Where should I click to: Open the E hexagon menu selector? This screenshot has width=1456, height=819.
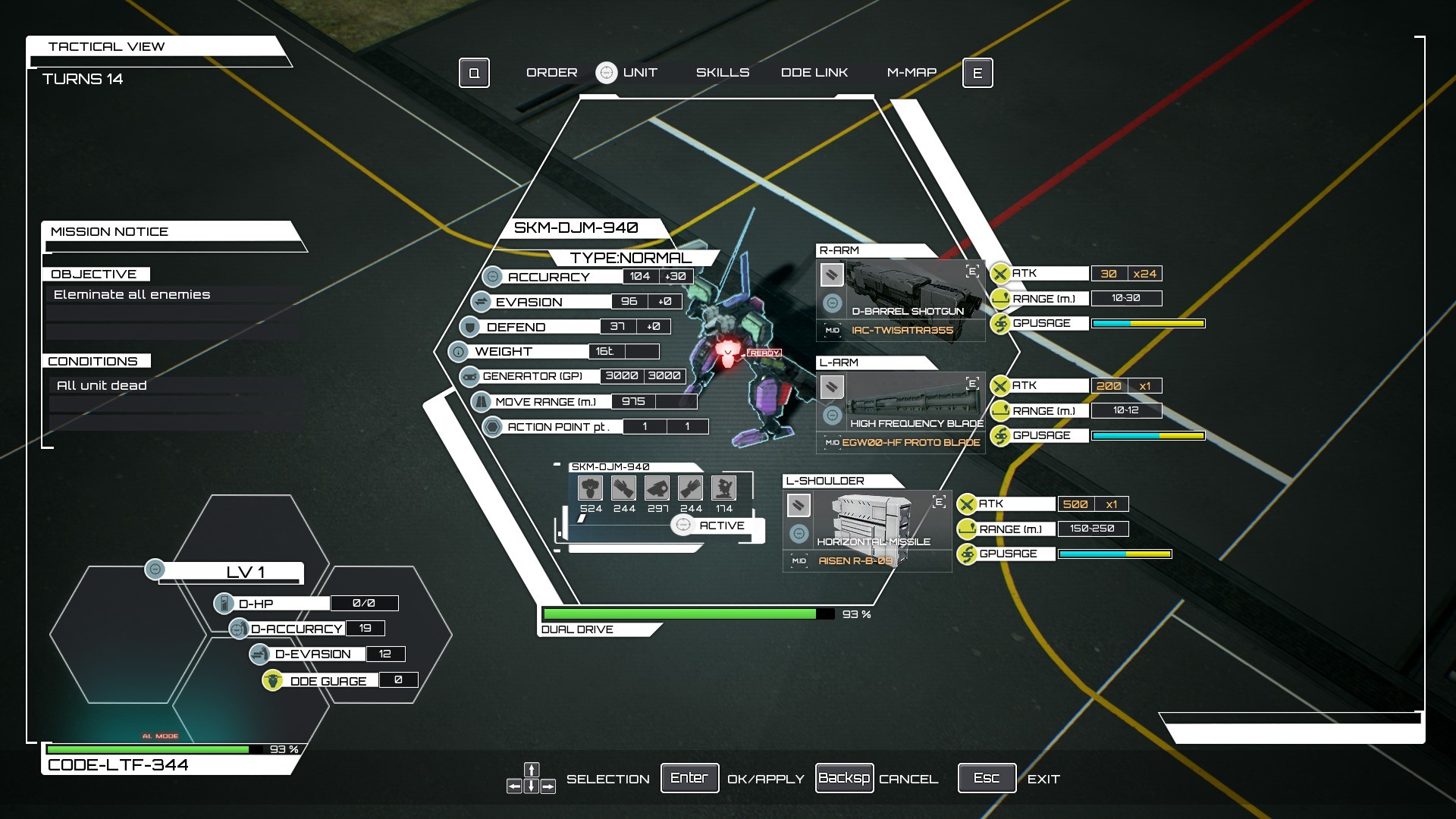(x=978, y=73)
